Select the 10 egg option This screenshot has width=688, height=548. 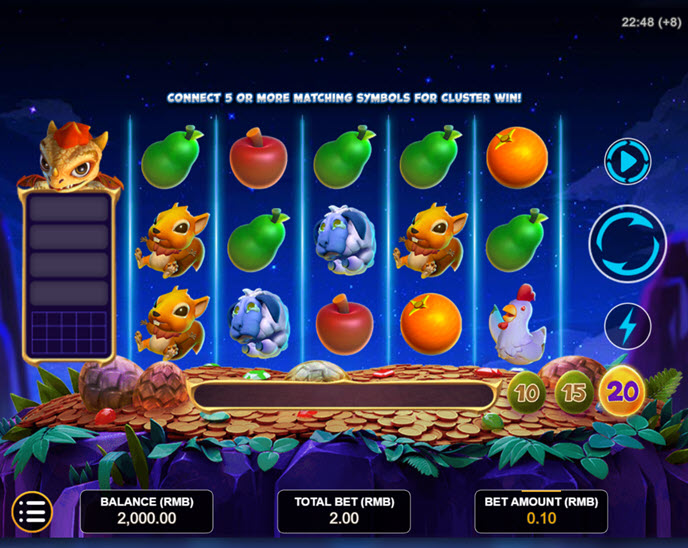pyautogui.click(x=527, y=391)
